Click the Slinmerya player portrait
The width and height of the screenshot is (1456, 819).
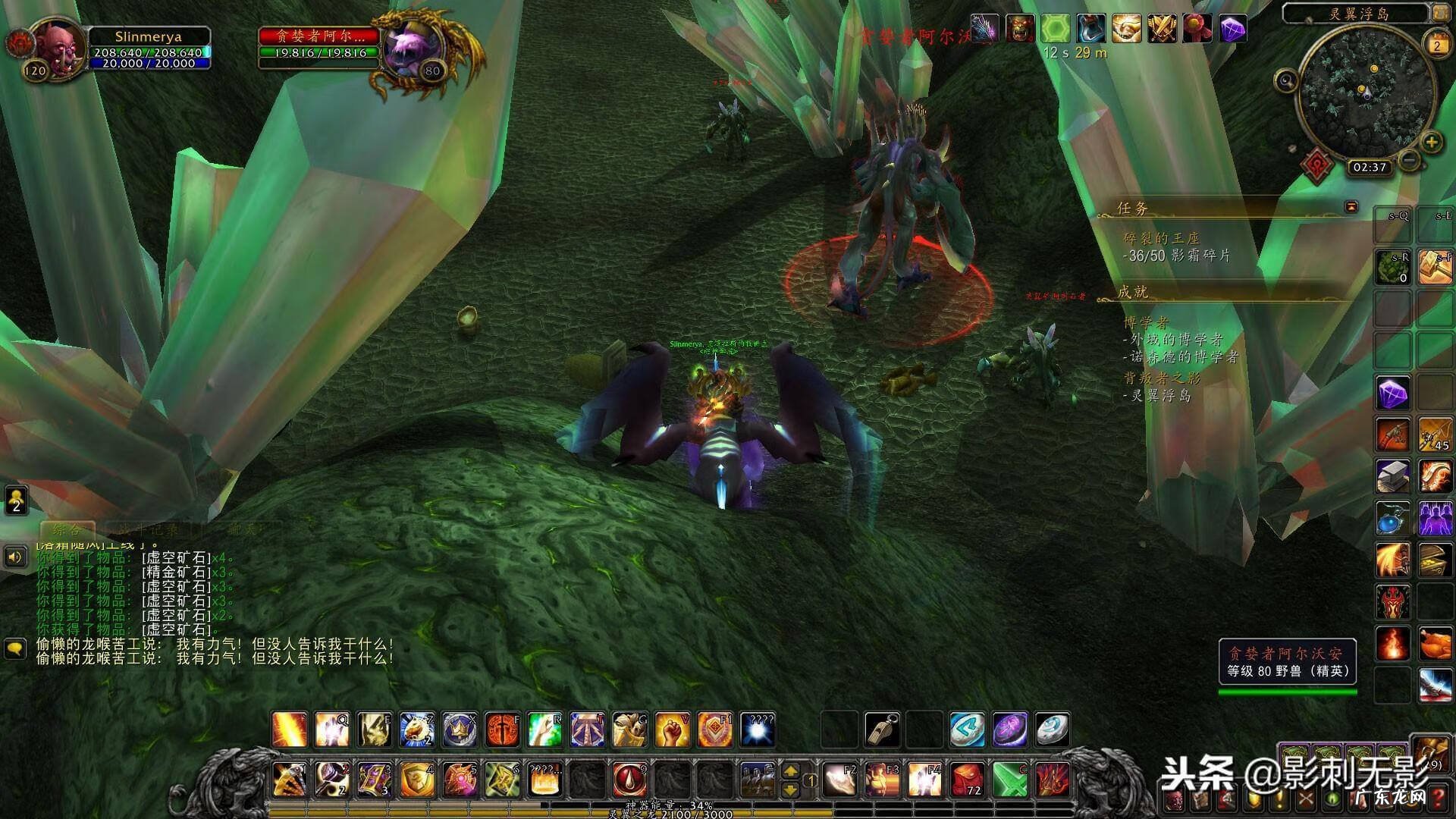pos(56,47)
